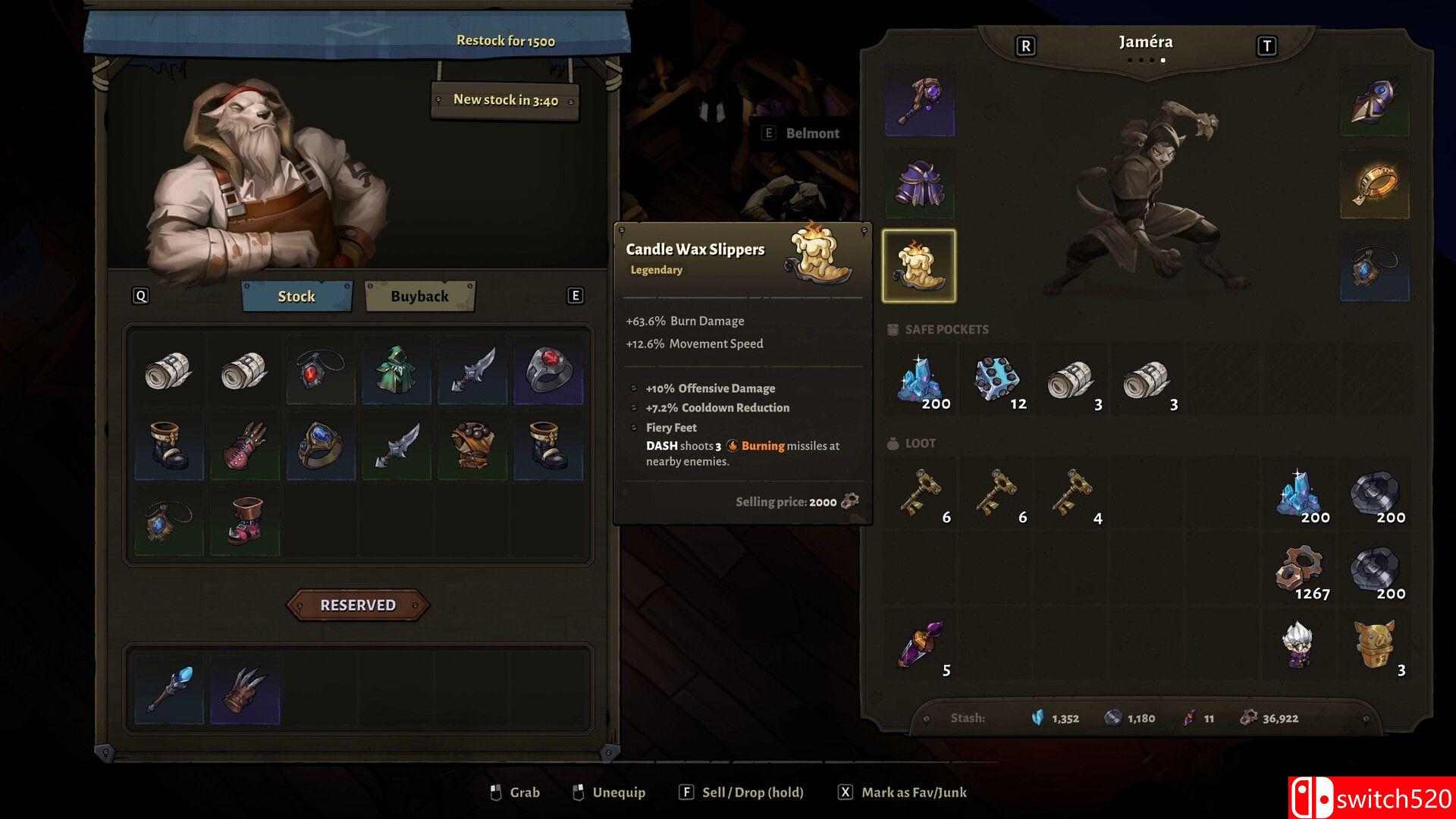Image resolution: width=1456 pixels, height=819 pixels.
Task: Pick the brown leather chest armor
Action: coord(472,446)
